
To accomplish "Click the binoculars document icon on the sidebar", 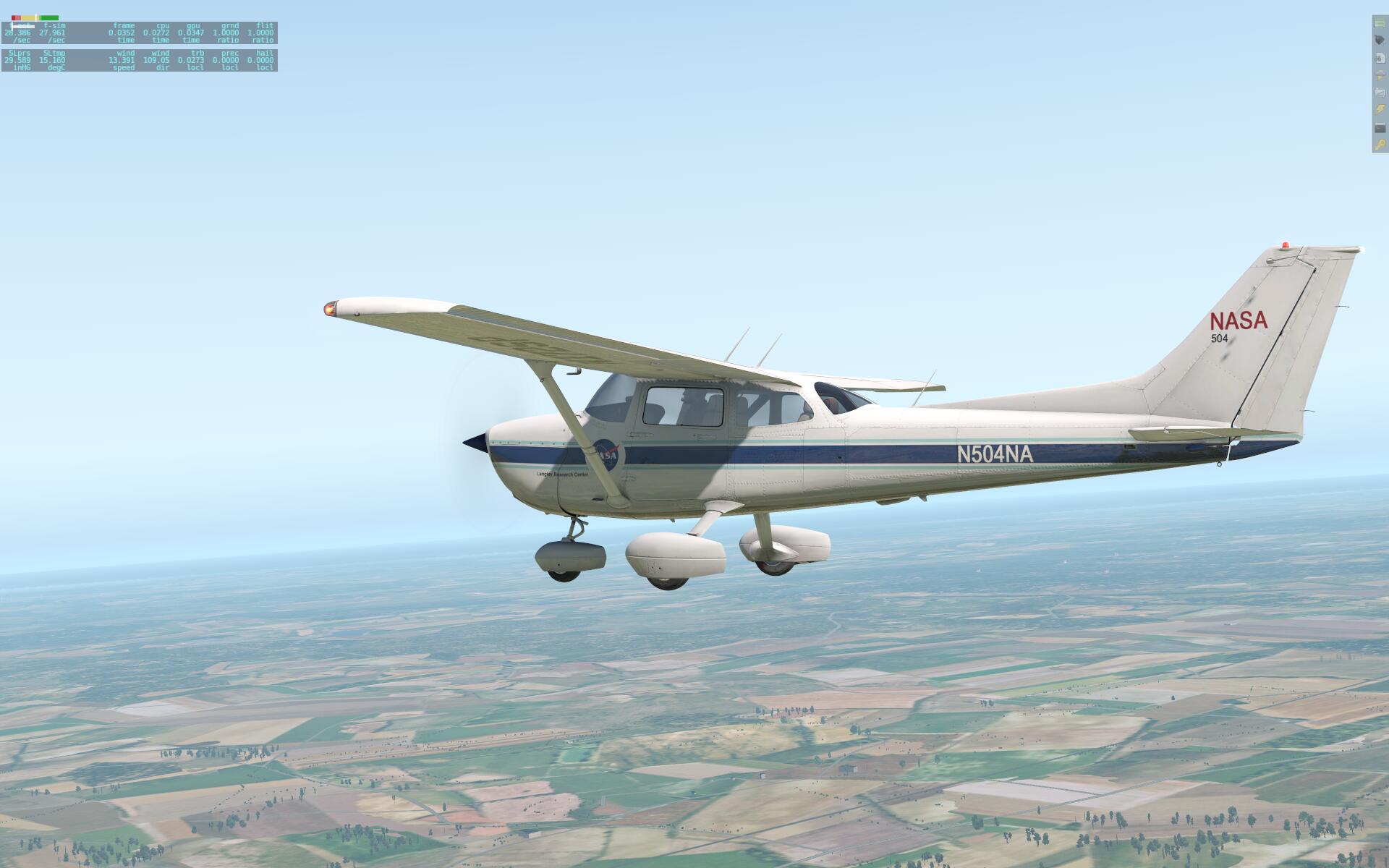I will [1378, 57].
